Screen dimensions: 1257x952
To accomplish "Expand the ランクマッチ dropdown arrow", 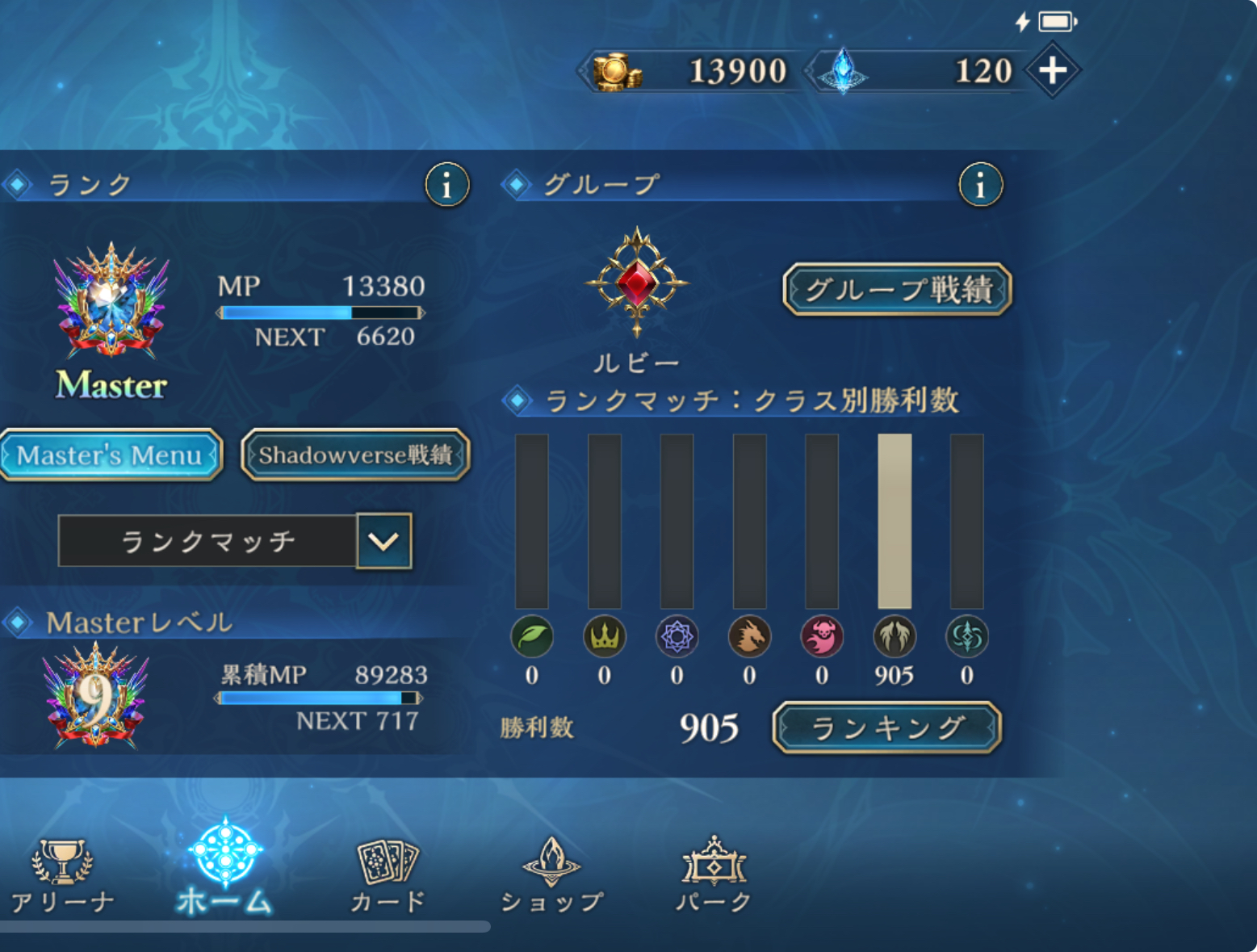I will [x=383, y=541].
